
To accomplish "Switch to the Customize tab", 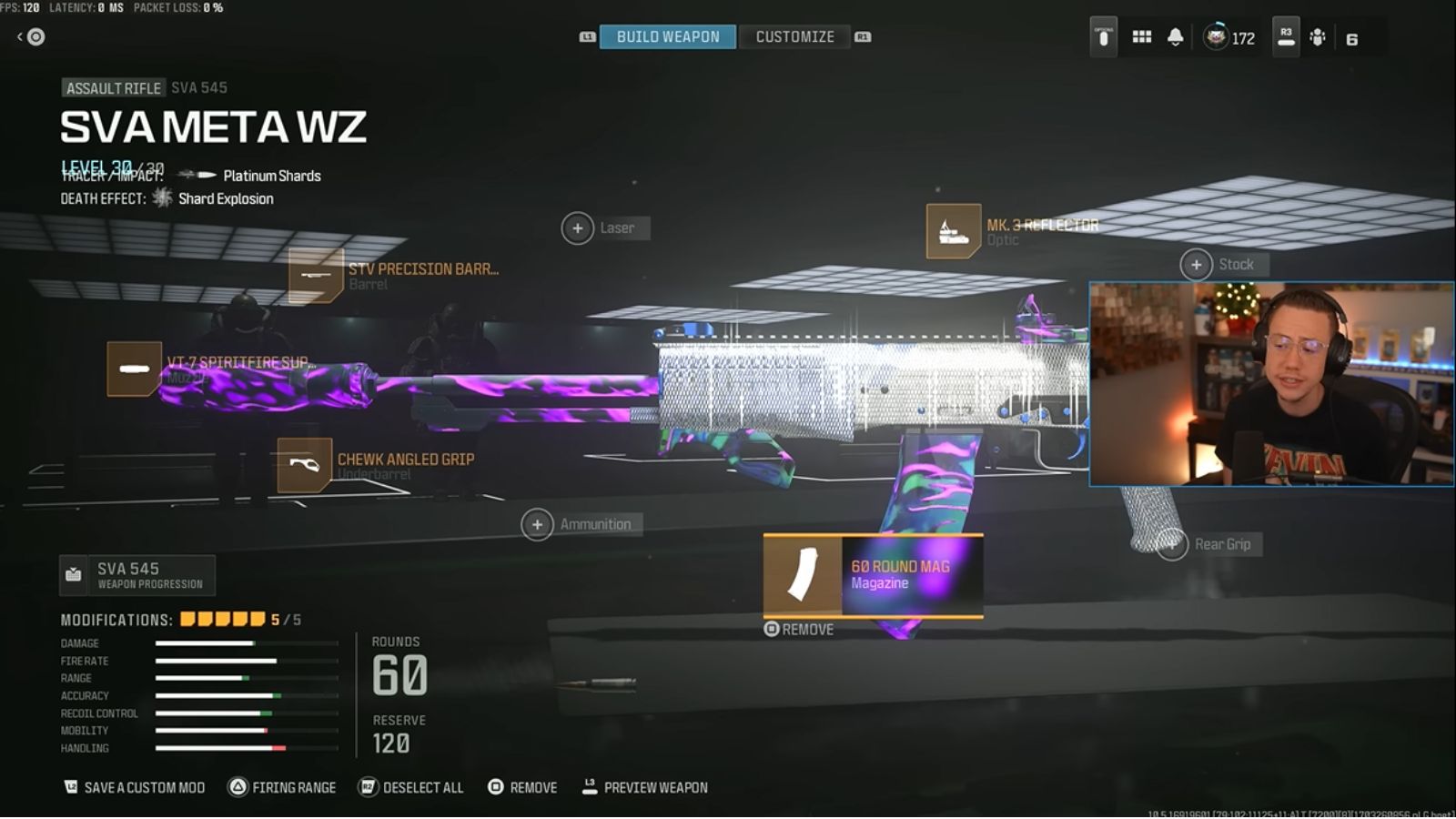I will 794,36.
